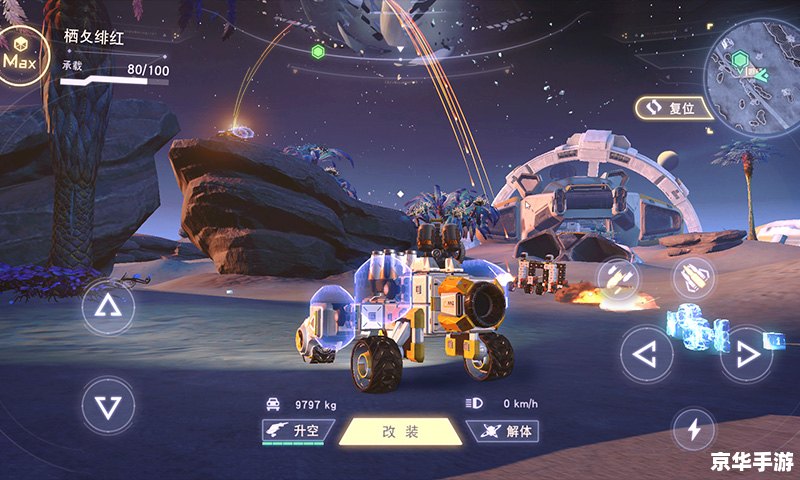
Task: Tap the yellow 改装 modify button
Action: click(x=400, y=432)
